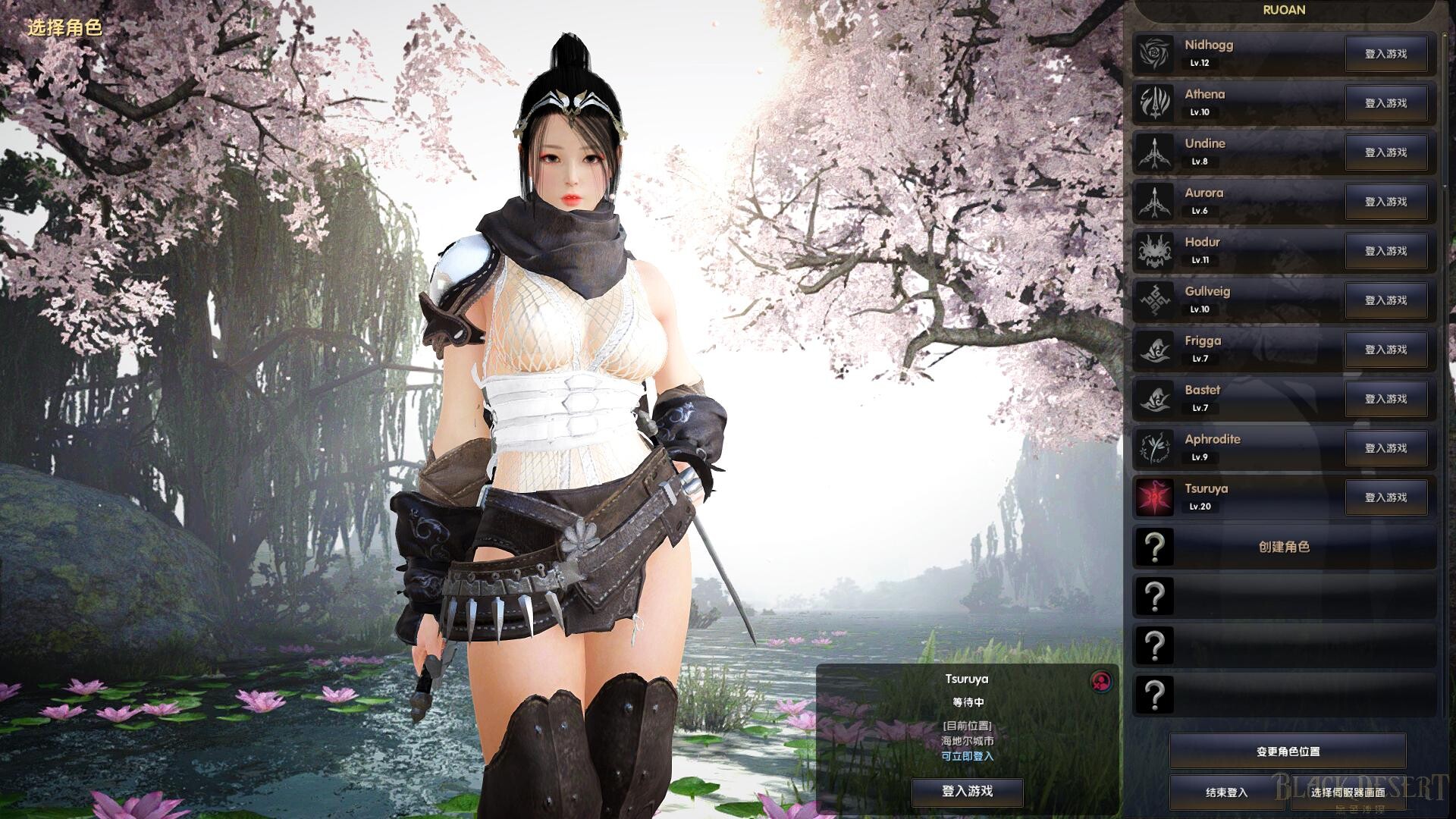Click the large 登入游戏 button under Tsuruya info
The image size is (1456, 819).
point(967,791)
